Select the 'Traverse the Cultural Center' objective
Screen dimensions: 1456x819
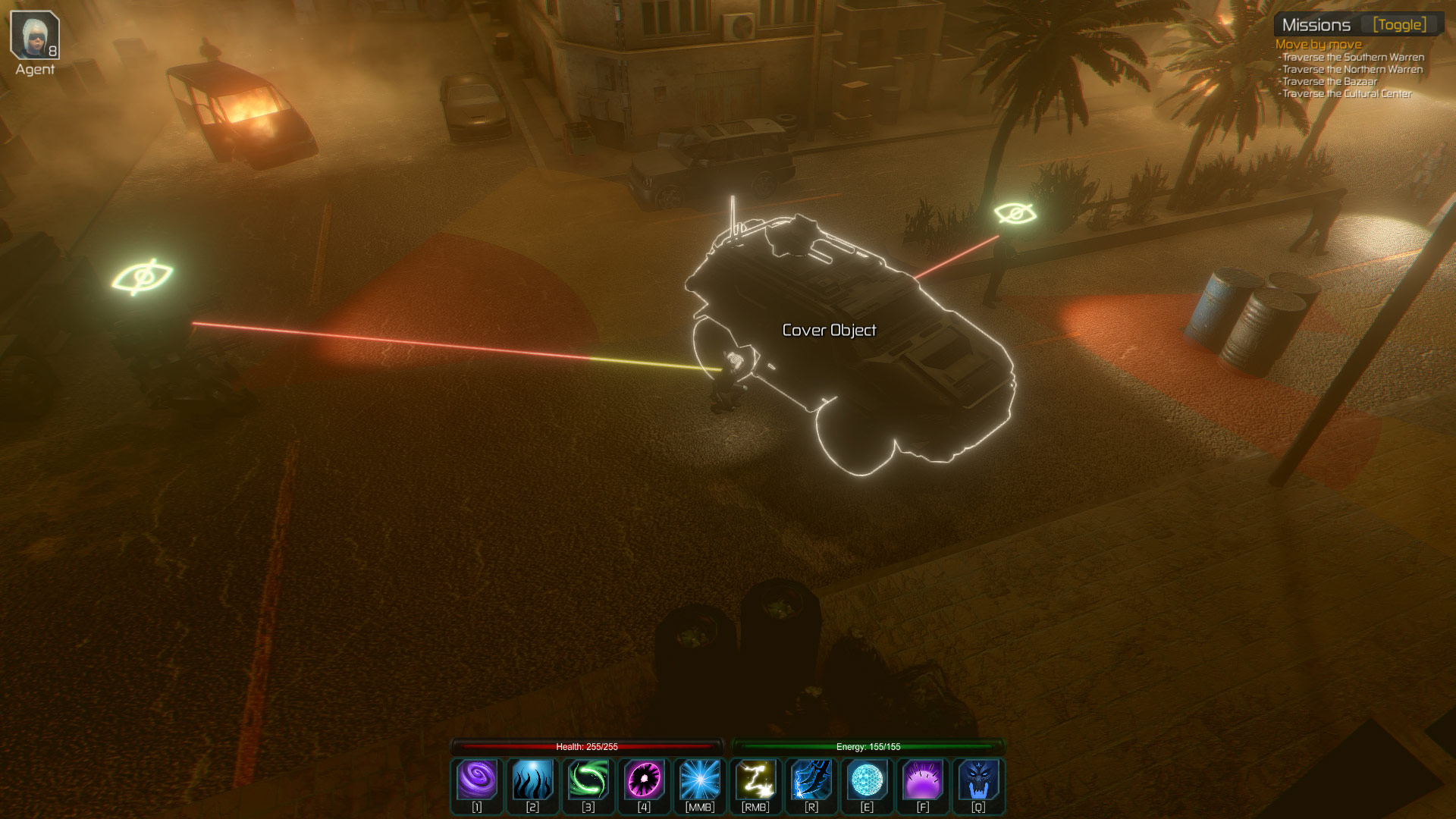[1347, 93]
